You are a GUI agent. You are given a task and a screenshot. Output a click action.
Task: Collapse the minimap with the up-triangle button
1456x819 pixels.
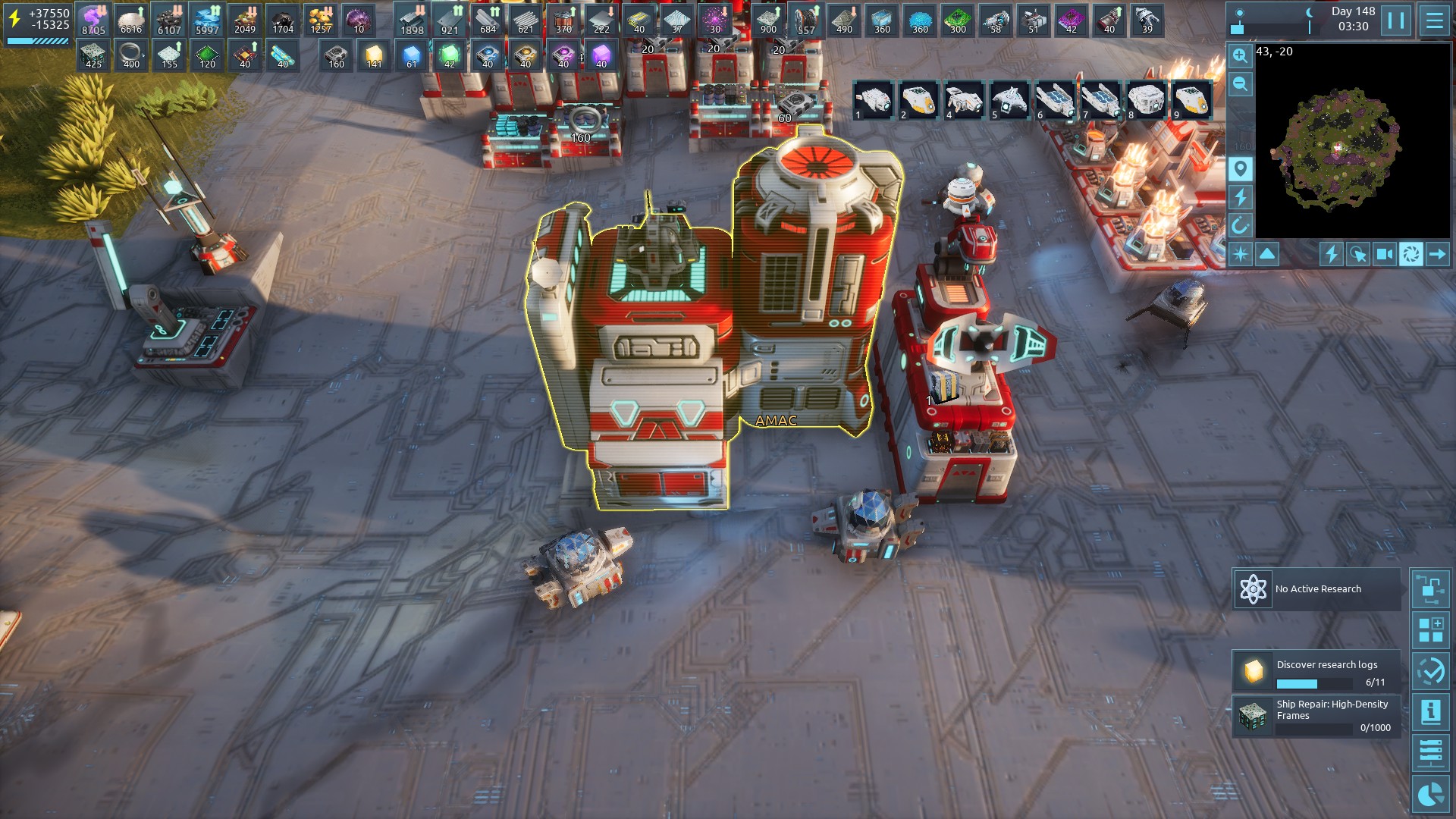point(1267,254)
